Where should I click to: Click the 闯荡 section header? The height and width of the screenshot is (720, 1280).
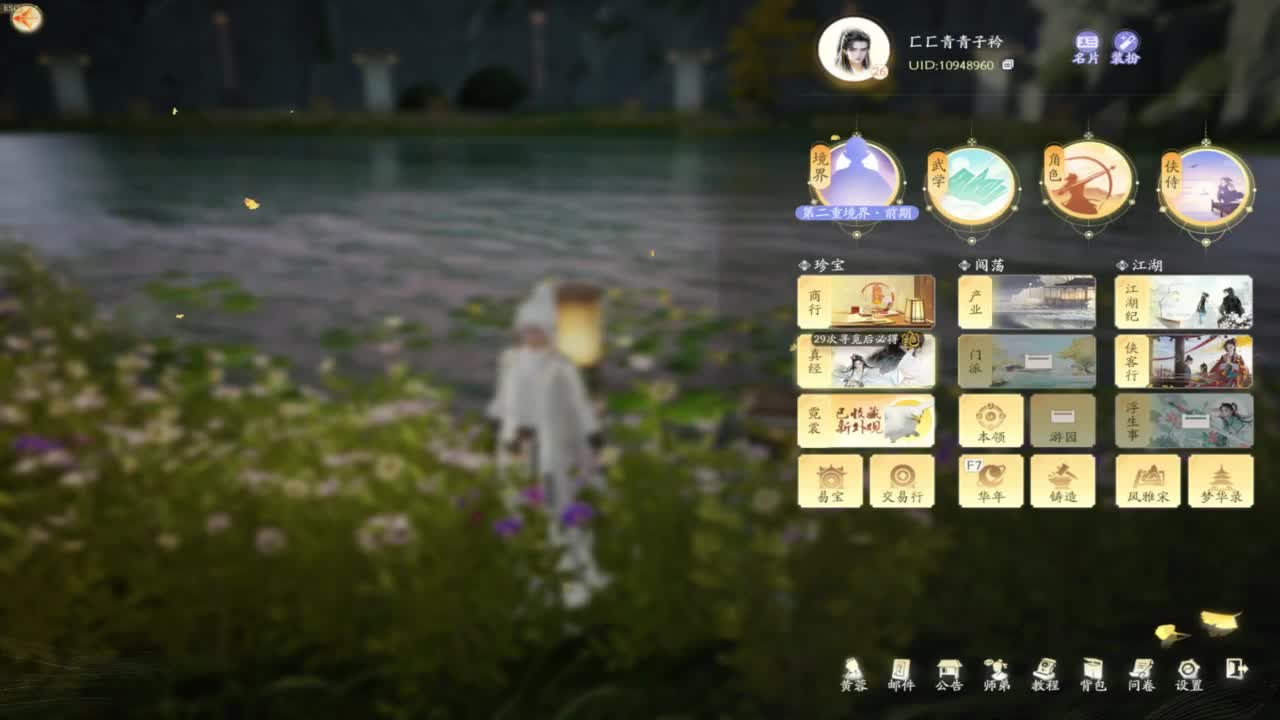(x=985, y=264)
